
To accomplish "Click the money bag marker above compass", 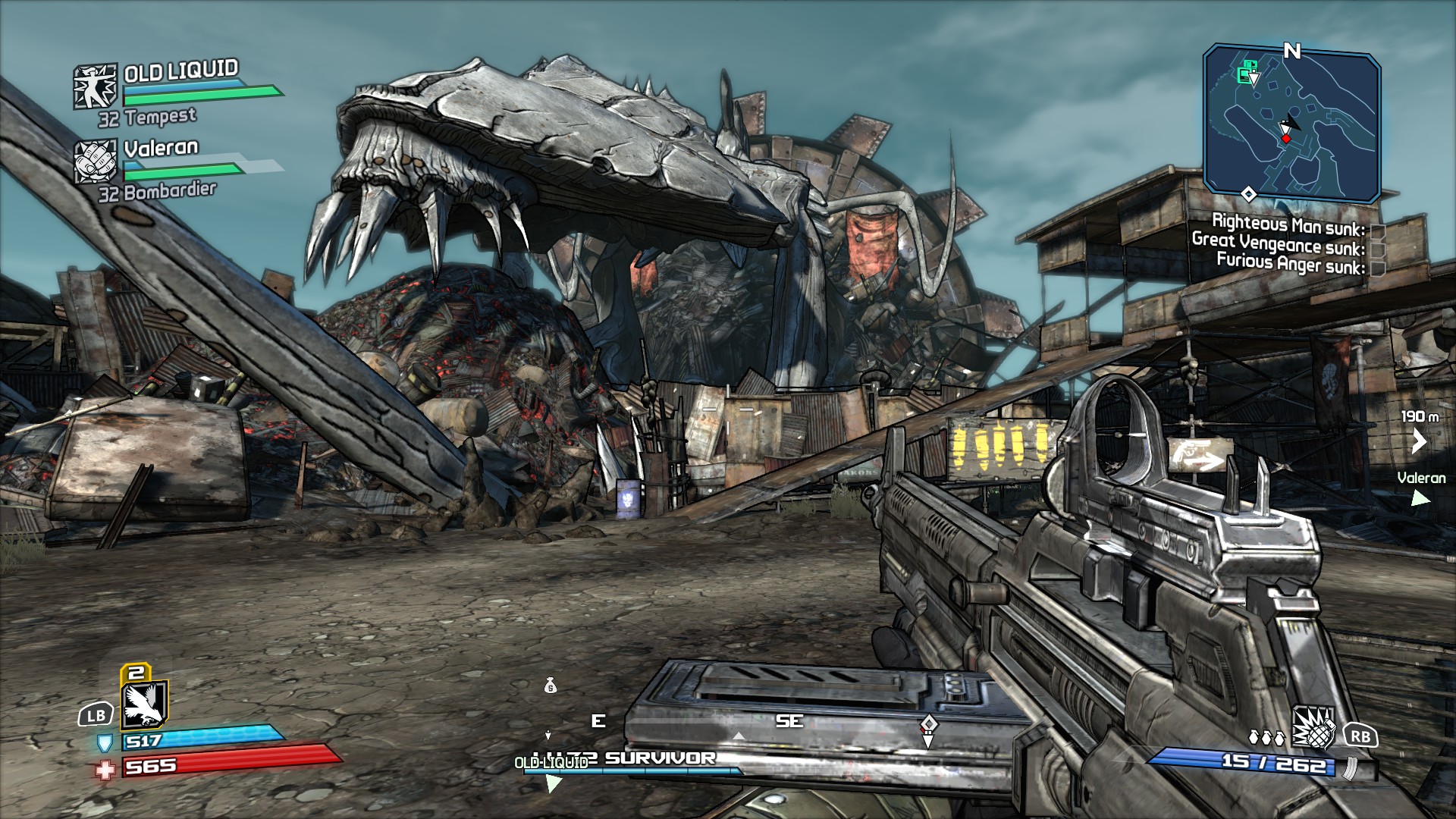I will (x=551, y=686).
